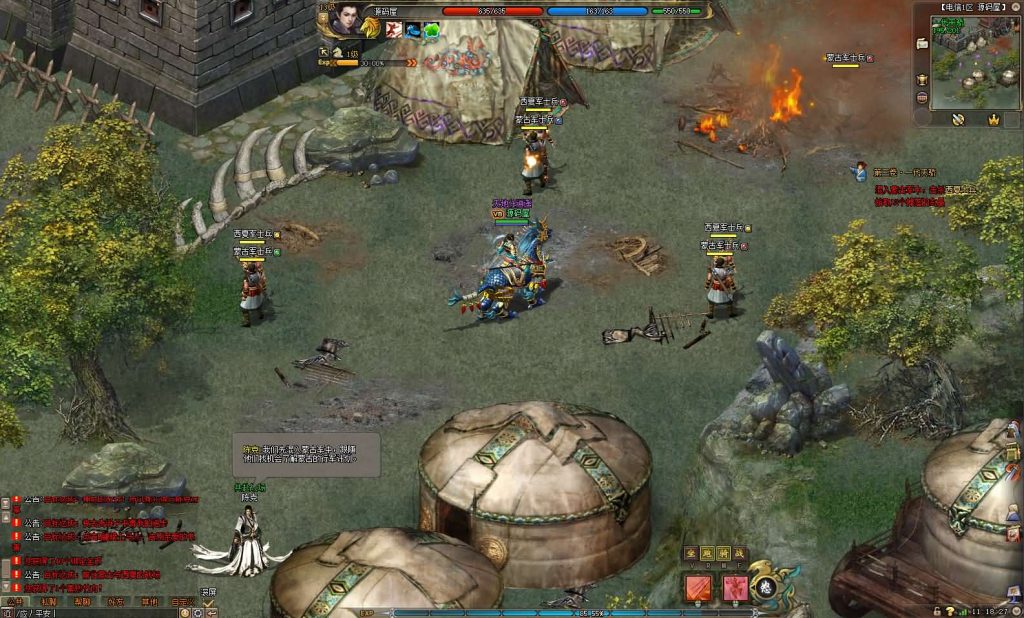
Task: Toggle the 战 combat mode button
Action: coord(740,553)
